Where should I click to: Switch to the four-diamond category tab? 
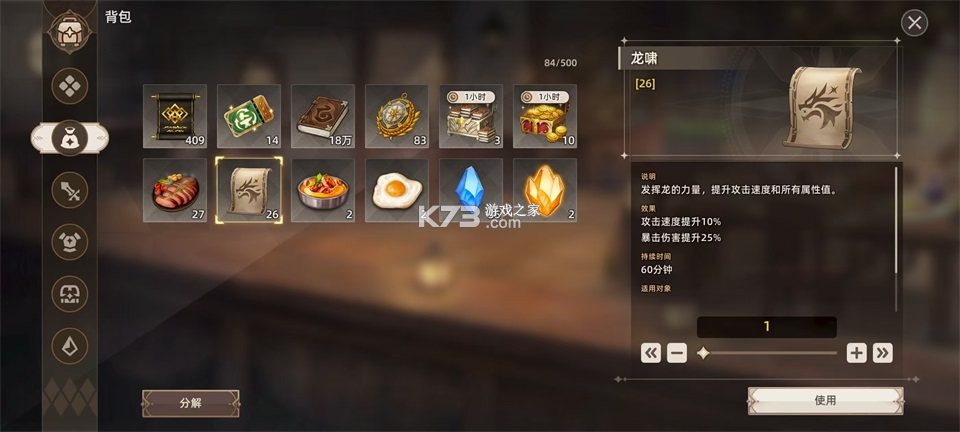coord(70,85)
